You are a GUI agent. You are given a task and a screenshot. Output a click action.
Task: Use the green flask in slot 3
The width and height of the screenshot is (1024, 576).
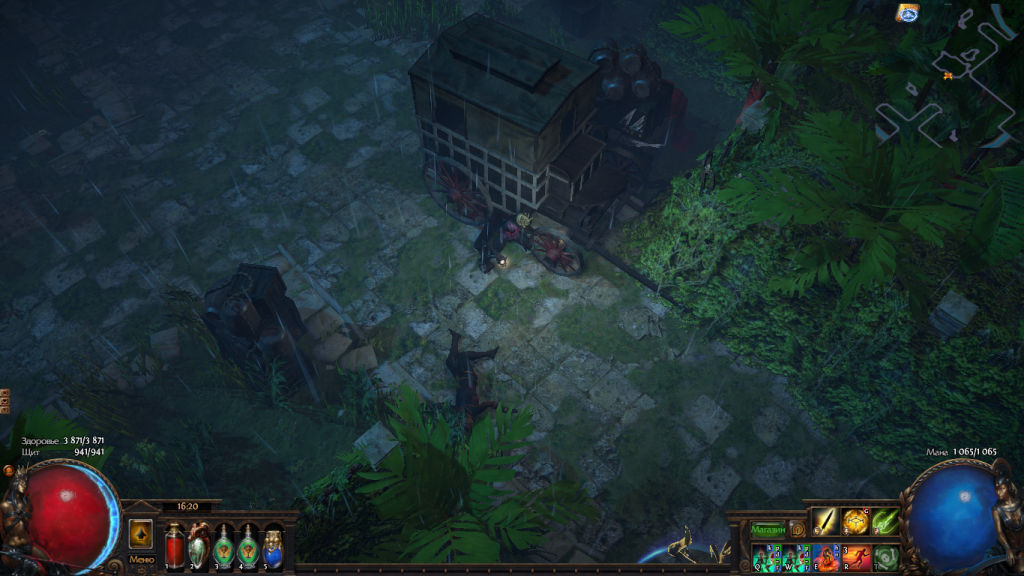click(223, 545)
